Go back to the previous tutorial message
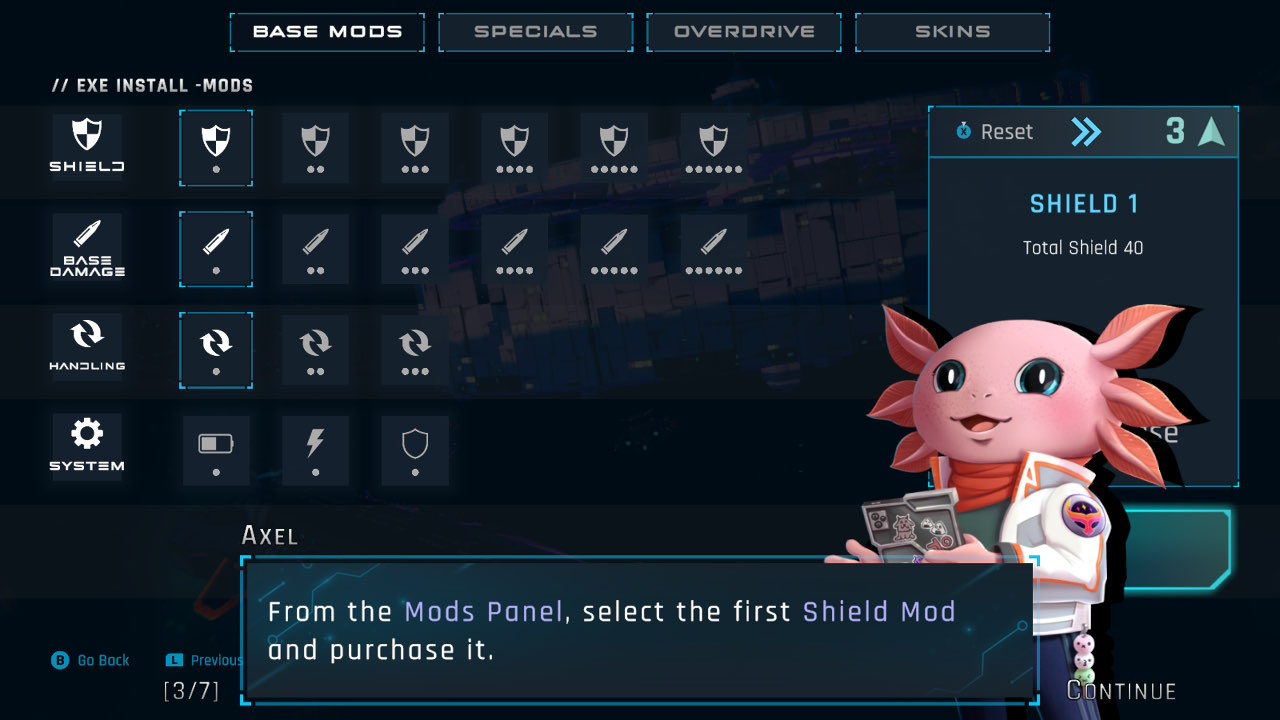The height and width of the screenshot is (720, 1280). click(205, 660)
